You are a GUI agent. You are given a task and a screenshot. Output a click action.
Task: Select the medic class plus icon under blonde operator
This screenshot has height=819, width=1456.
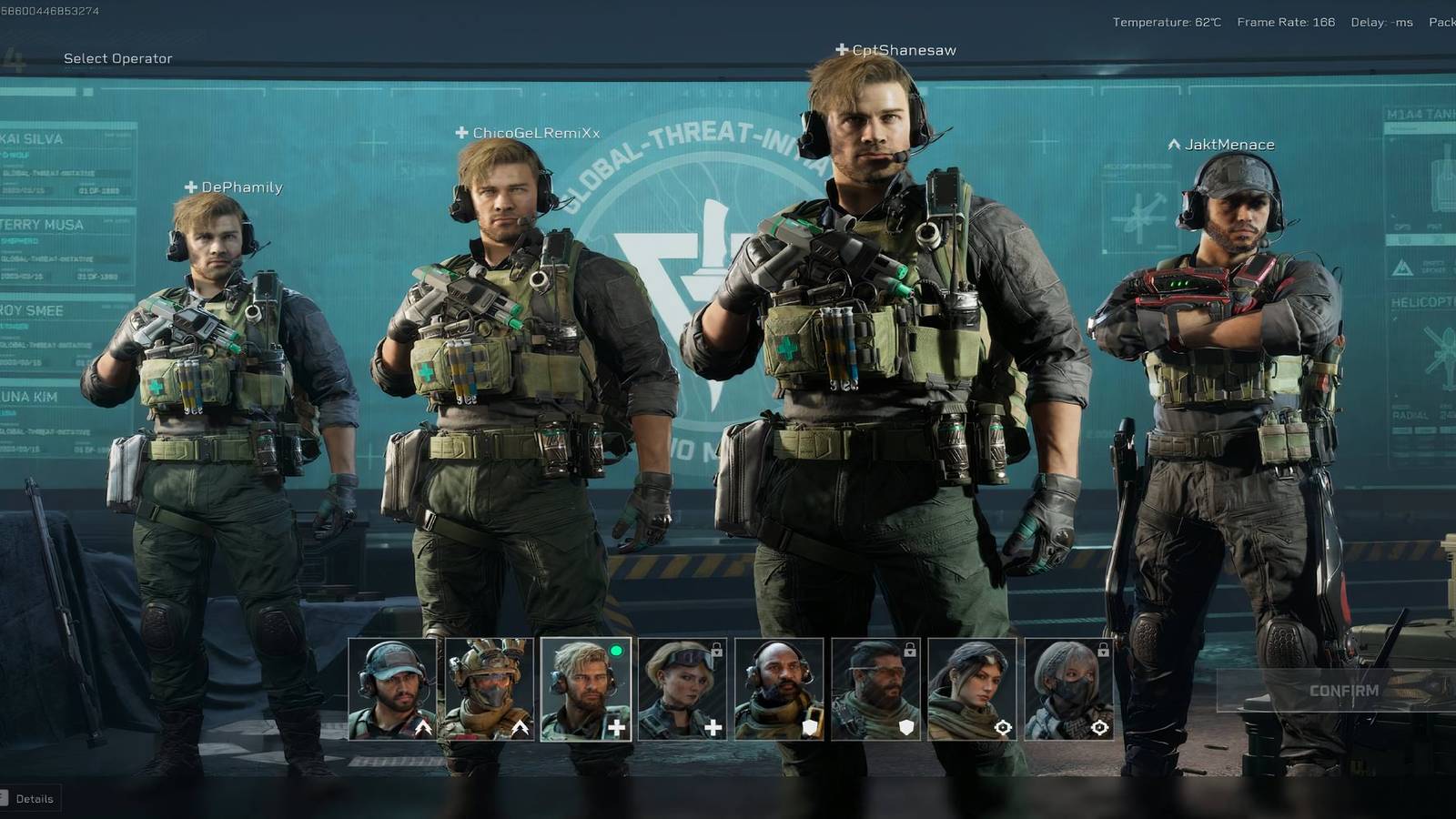click(x=615, y=726)
